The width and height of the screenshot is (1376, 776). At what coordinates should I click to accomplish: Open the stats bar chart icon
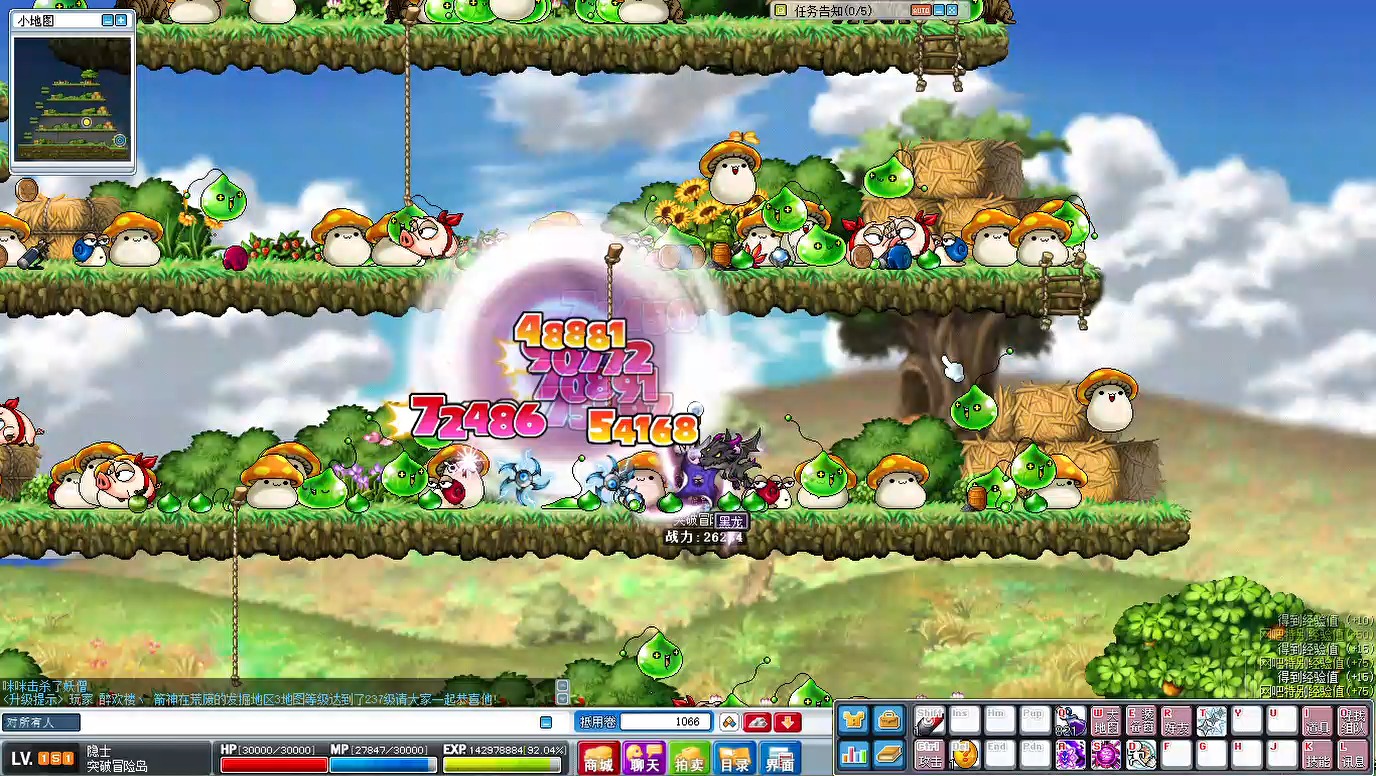pos(853,753)
